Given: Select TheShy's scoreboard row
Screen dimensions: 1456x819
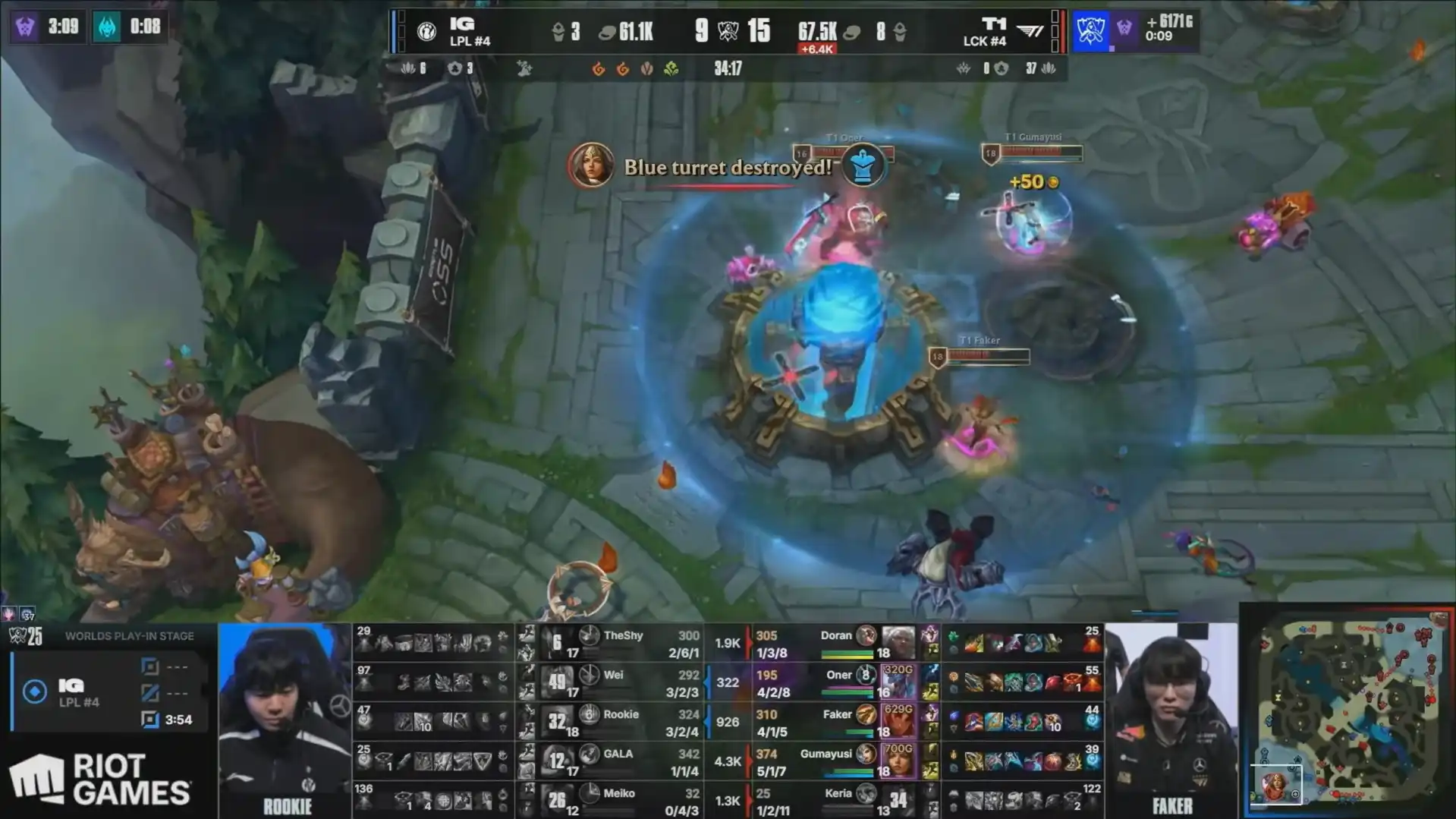Looking at the screenshot, I should pyautogui.click(x=622, y=643).
